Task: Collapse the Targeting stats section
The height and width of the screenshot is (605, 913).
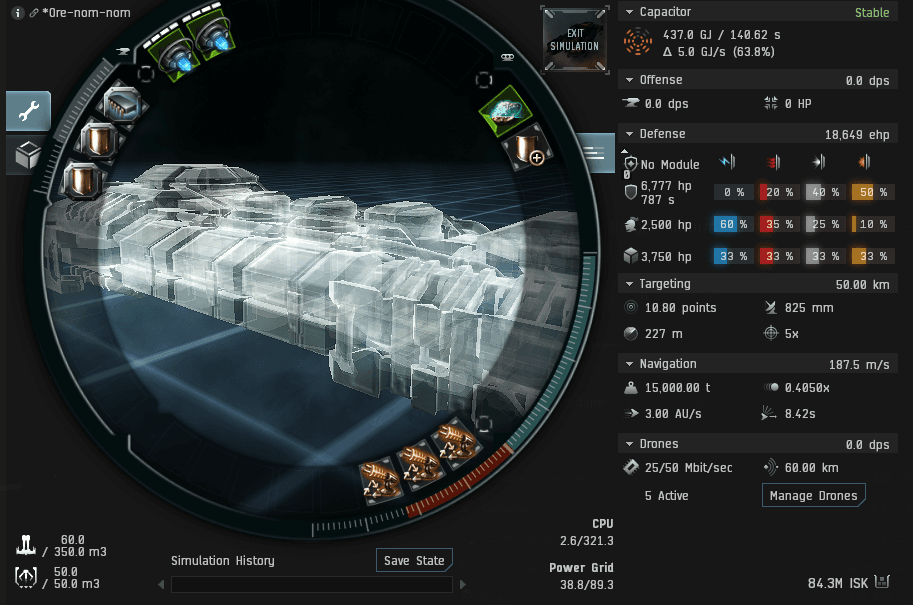Action: (629, 284)
